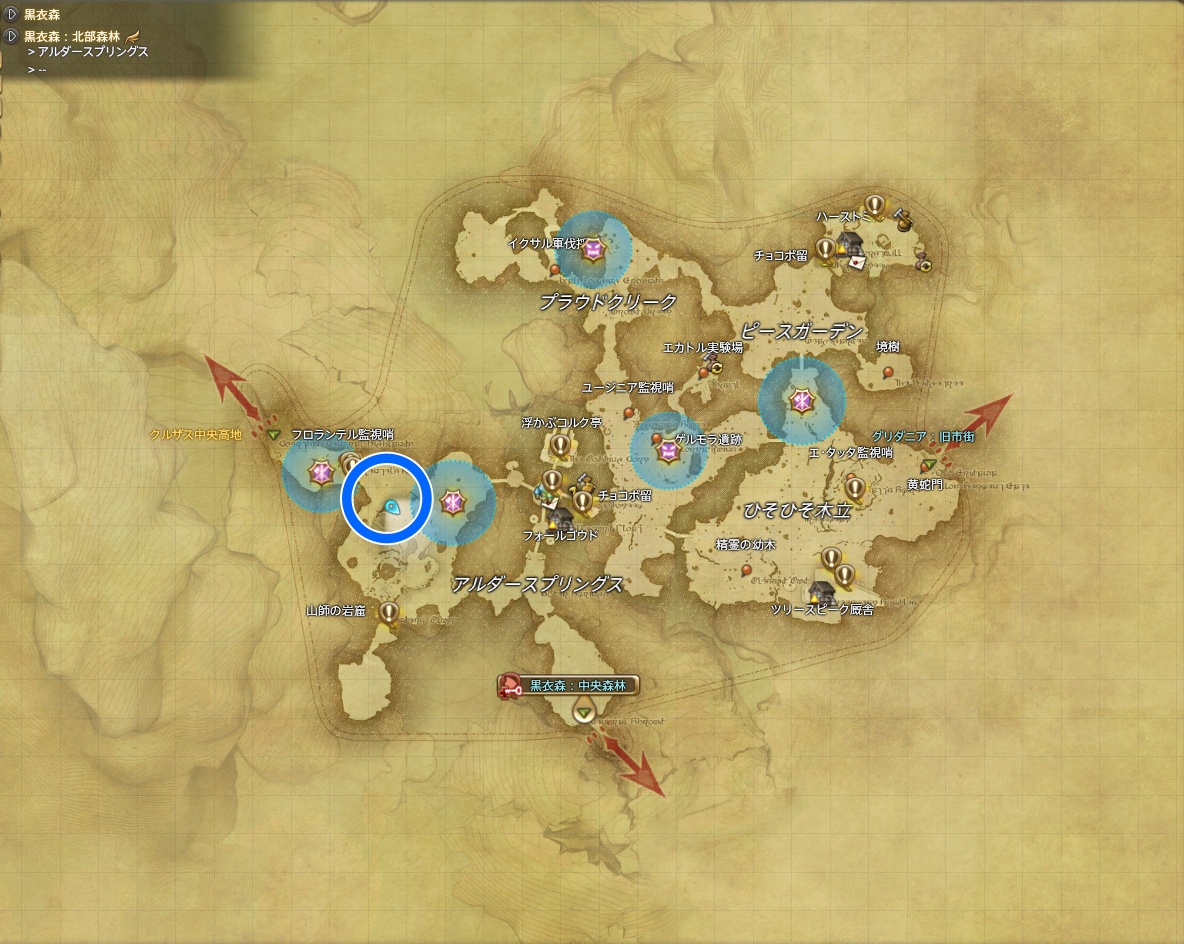Select the quest marker beside チョコボ留 in ハーストミル
1184x944 pixels.
click(x=826, y=248)
